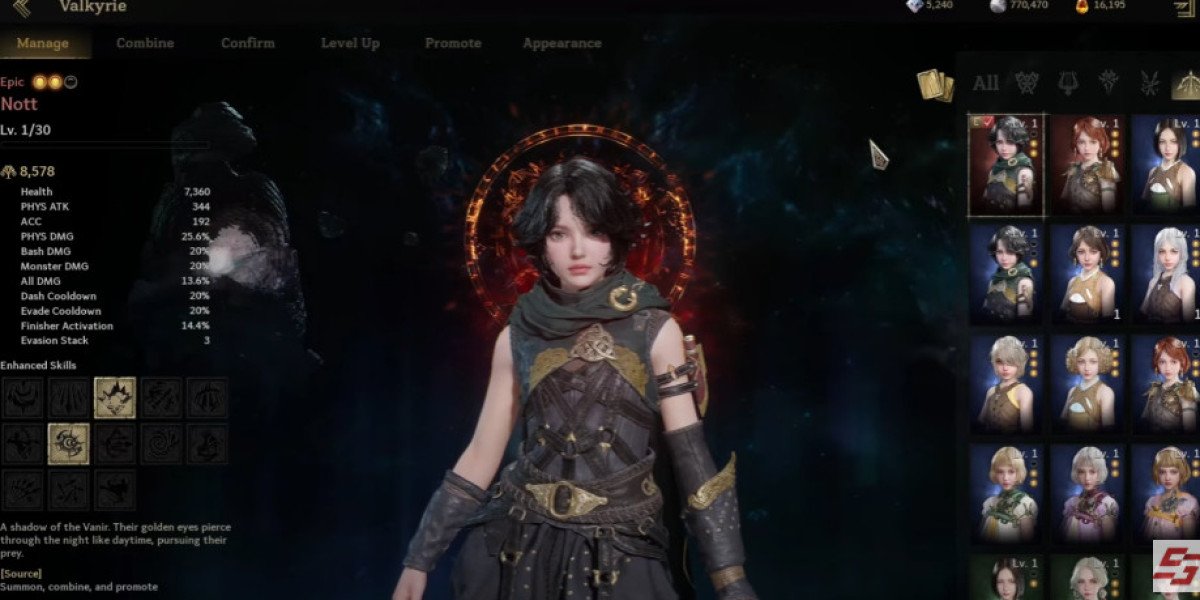This screenshot has width=1200, height=600.
Task: Show All valkyries in the filter
Action: click(985, 83)
